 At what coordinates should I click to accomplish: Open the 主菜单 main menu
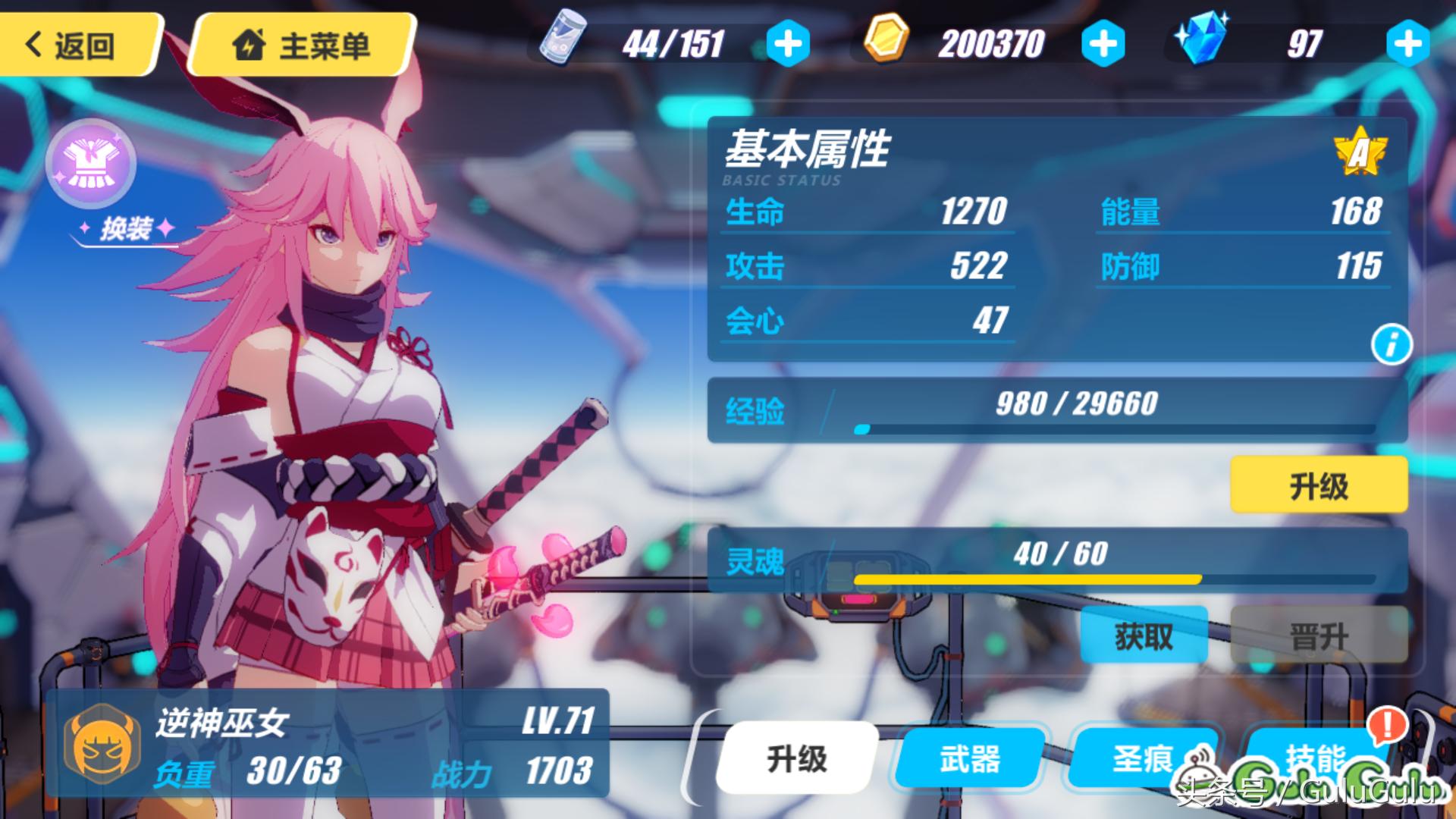(301, 44)
